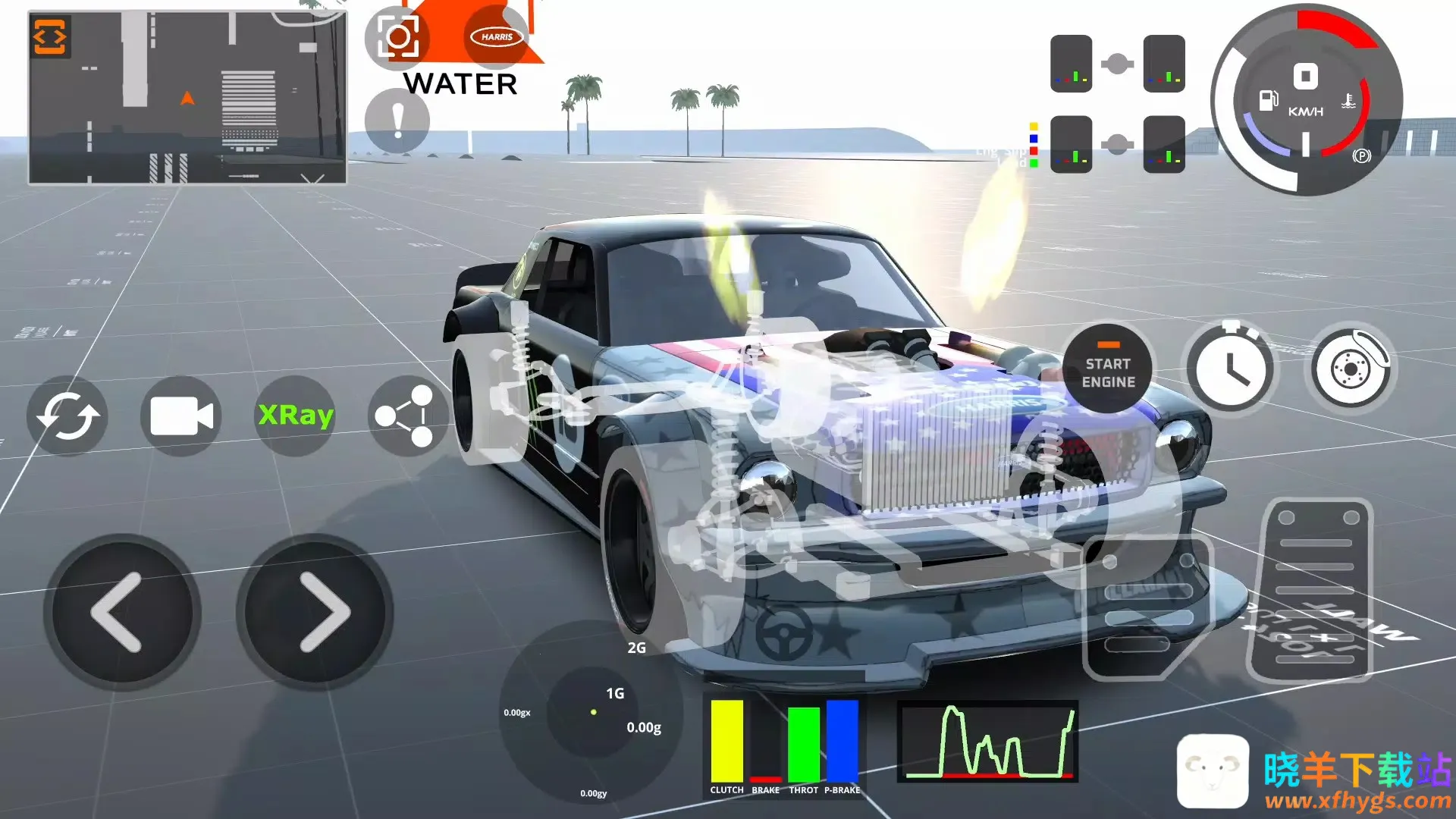This screenshot has width=1456, height=819.
Task: Activate the brake disc button
Action: click(1351, 369)
